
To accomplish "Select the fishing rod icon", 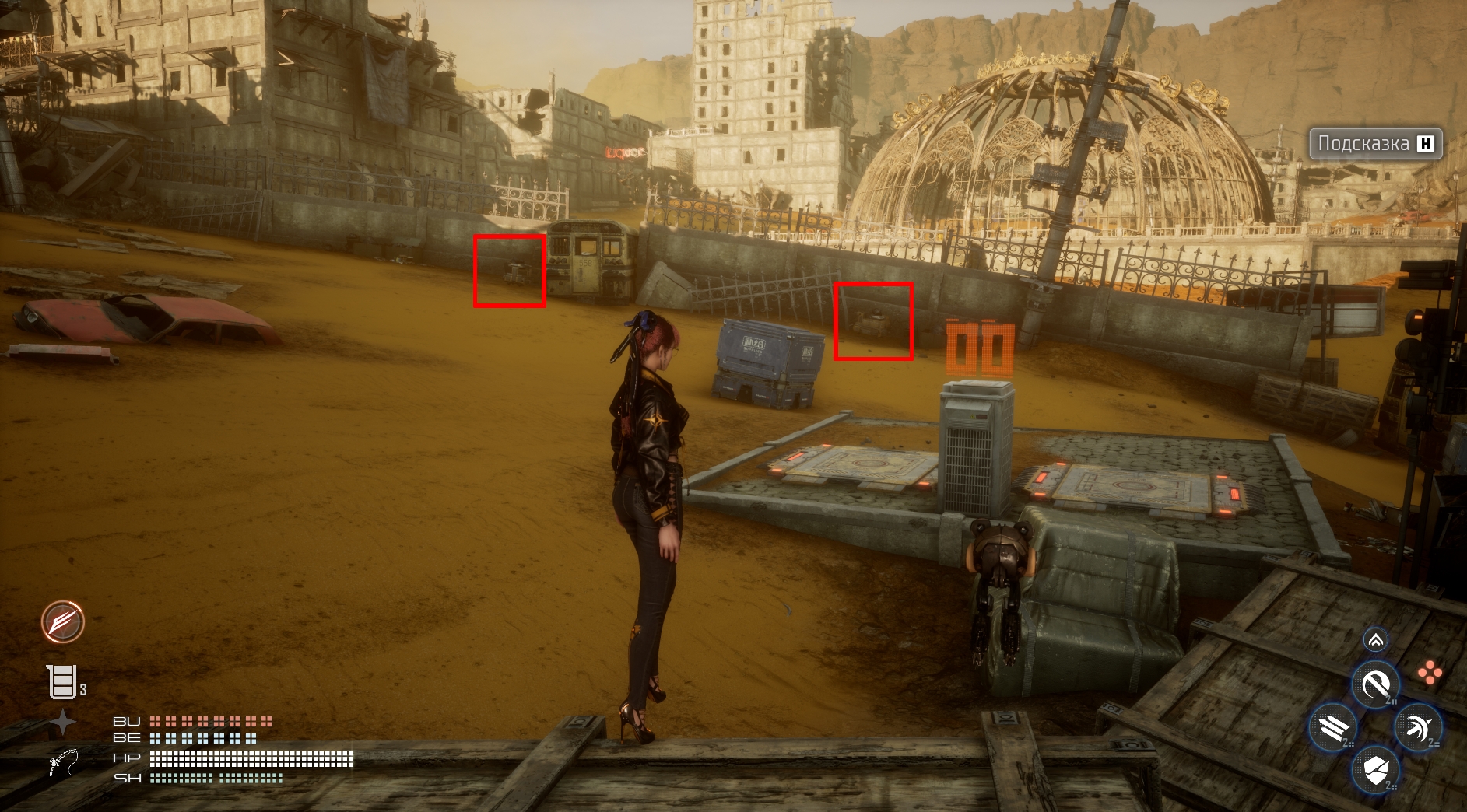I will (x=64, y=762).
